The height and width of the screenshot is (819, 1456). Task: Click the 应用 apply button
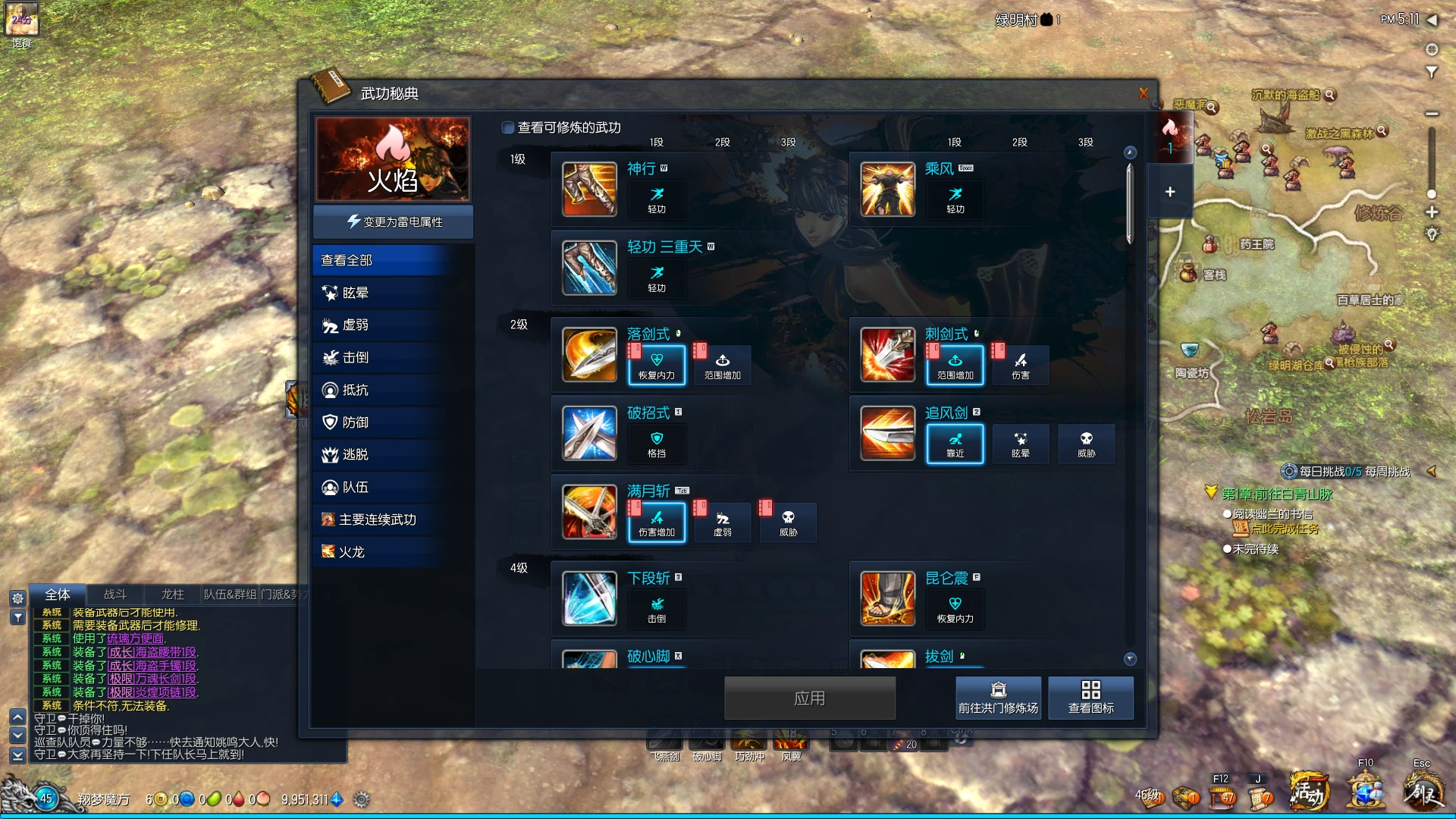pyautogui.click(x=809, y=698)
